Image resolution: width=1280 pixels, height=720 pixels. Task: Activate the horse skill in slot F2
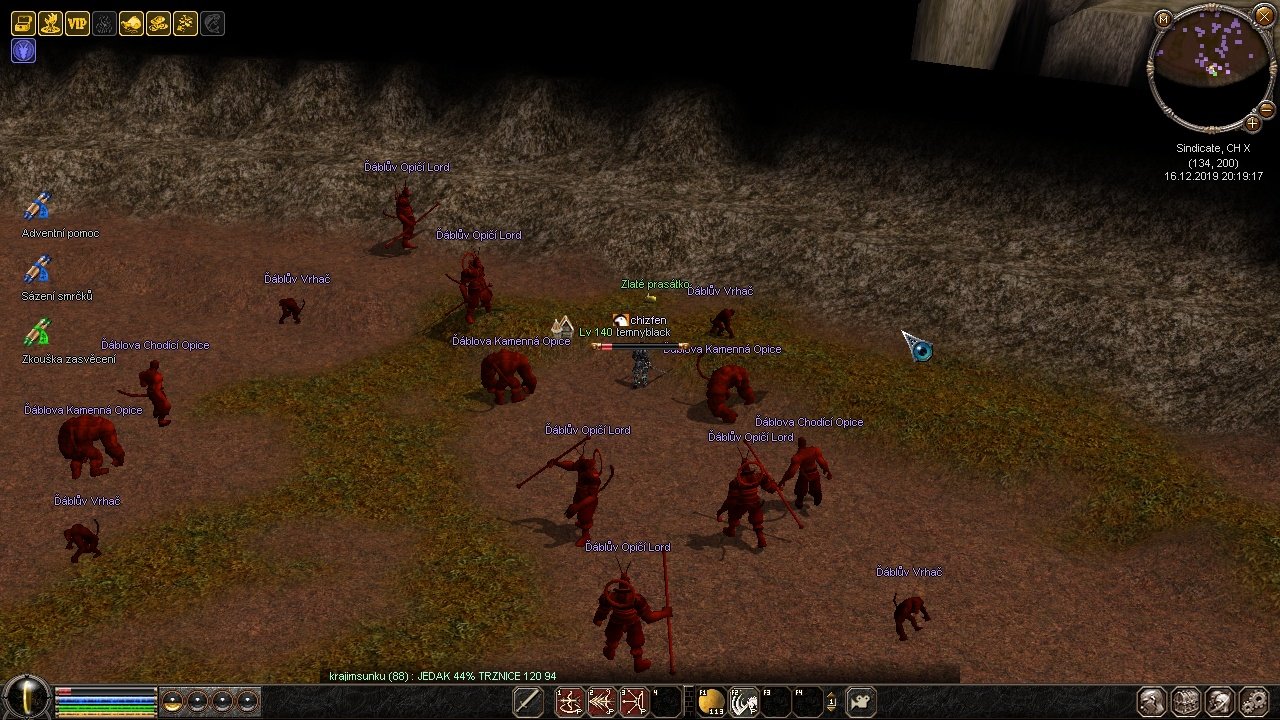pyautogui.click(x=743, y=702)
